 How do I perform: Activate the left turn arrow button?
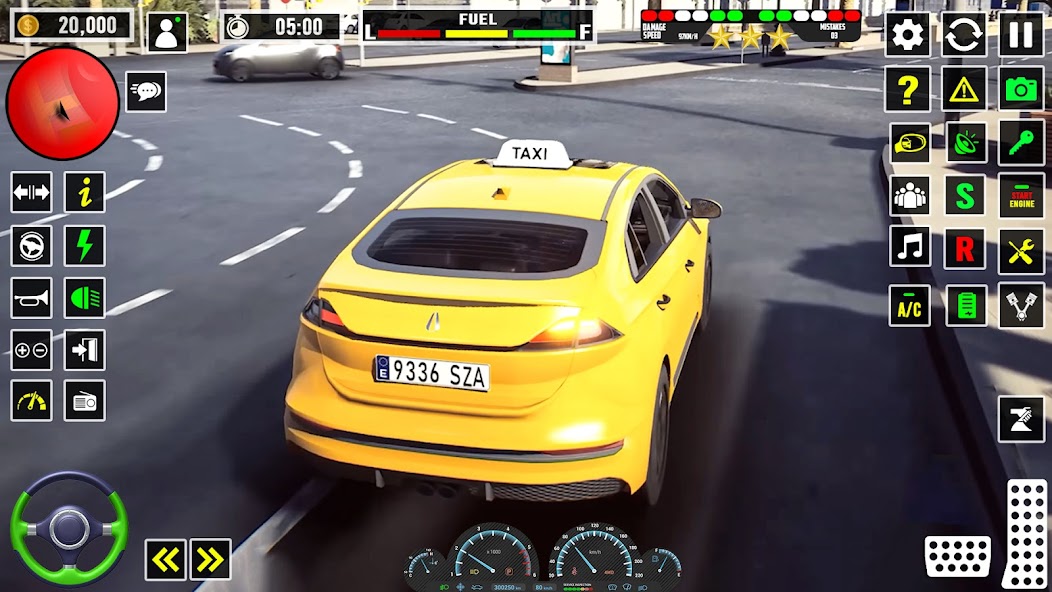165,560
